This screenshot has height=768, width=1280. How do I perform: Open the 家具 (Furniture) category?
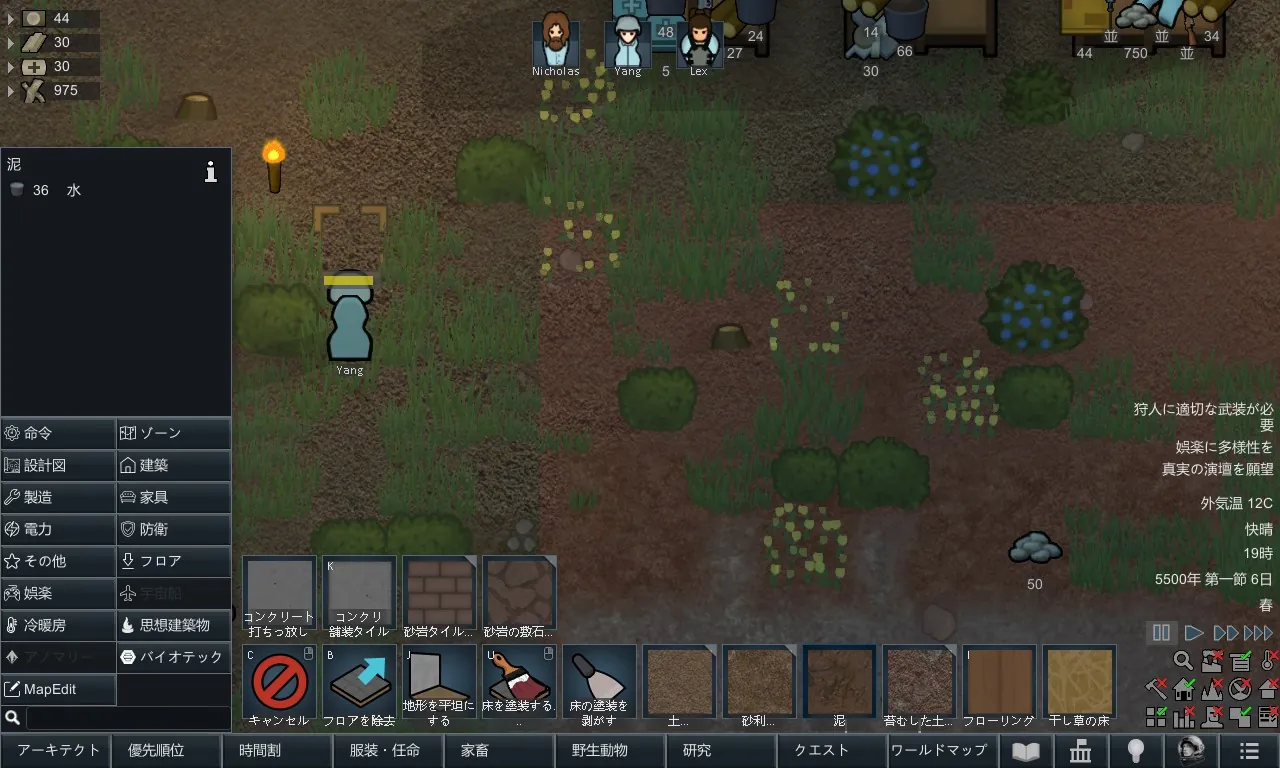click(x=174, y=497)
